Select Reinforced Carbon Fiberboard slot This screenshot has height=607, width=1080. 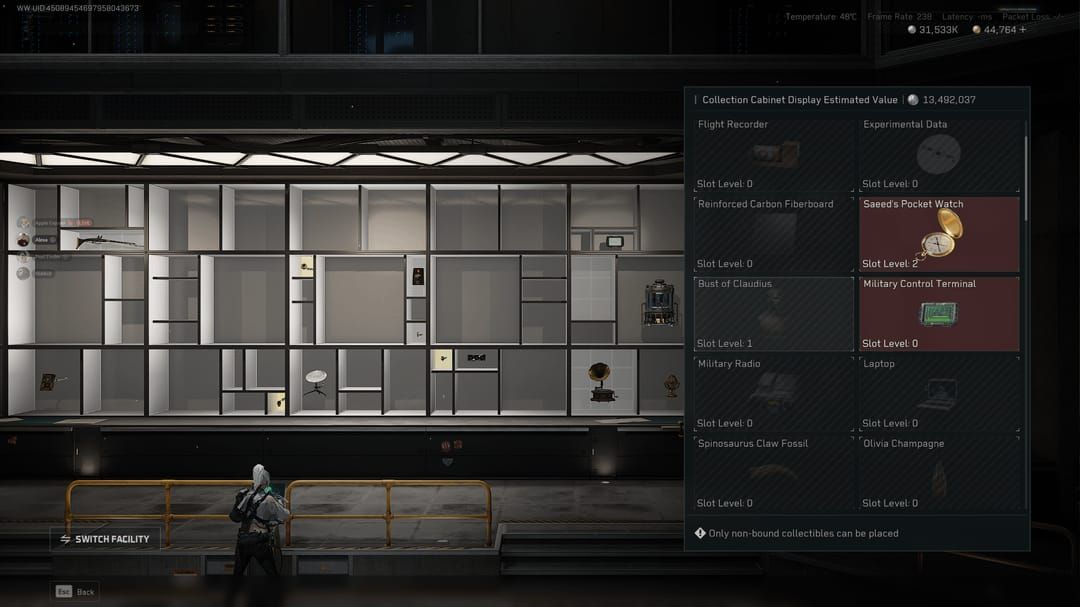coord(773,234)
